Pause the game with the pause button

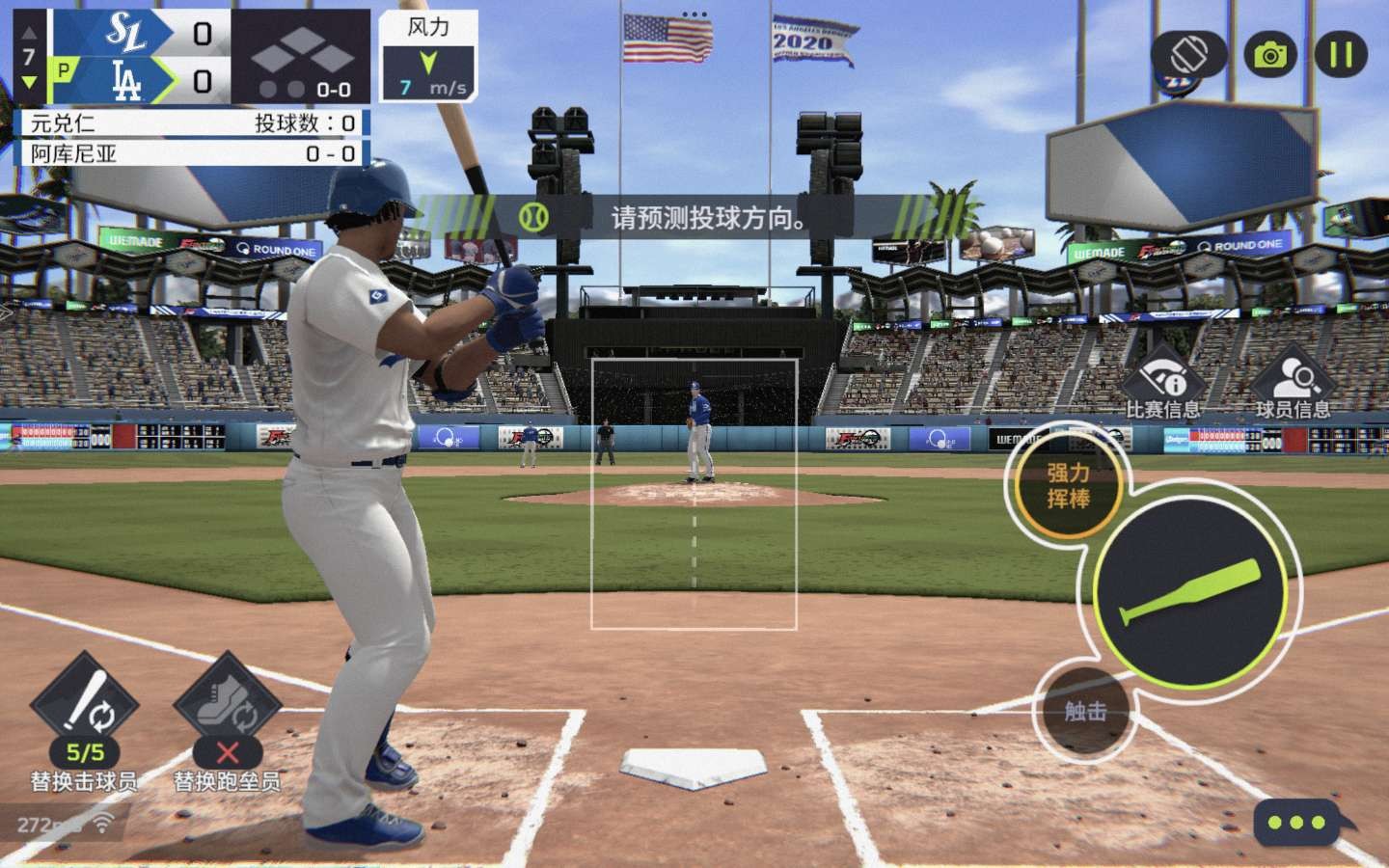click(x=1341, y=55)
